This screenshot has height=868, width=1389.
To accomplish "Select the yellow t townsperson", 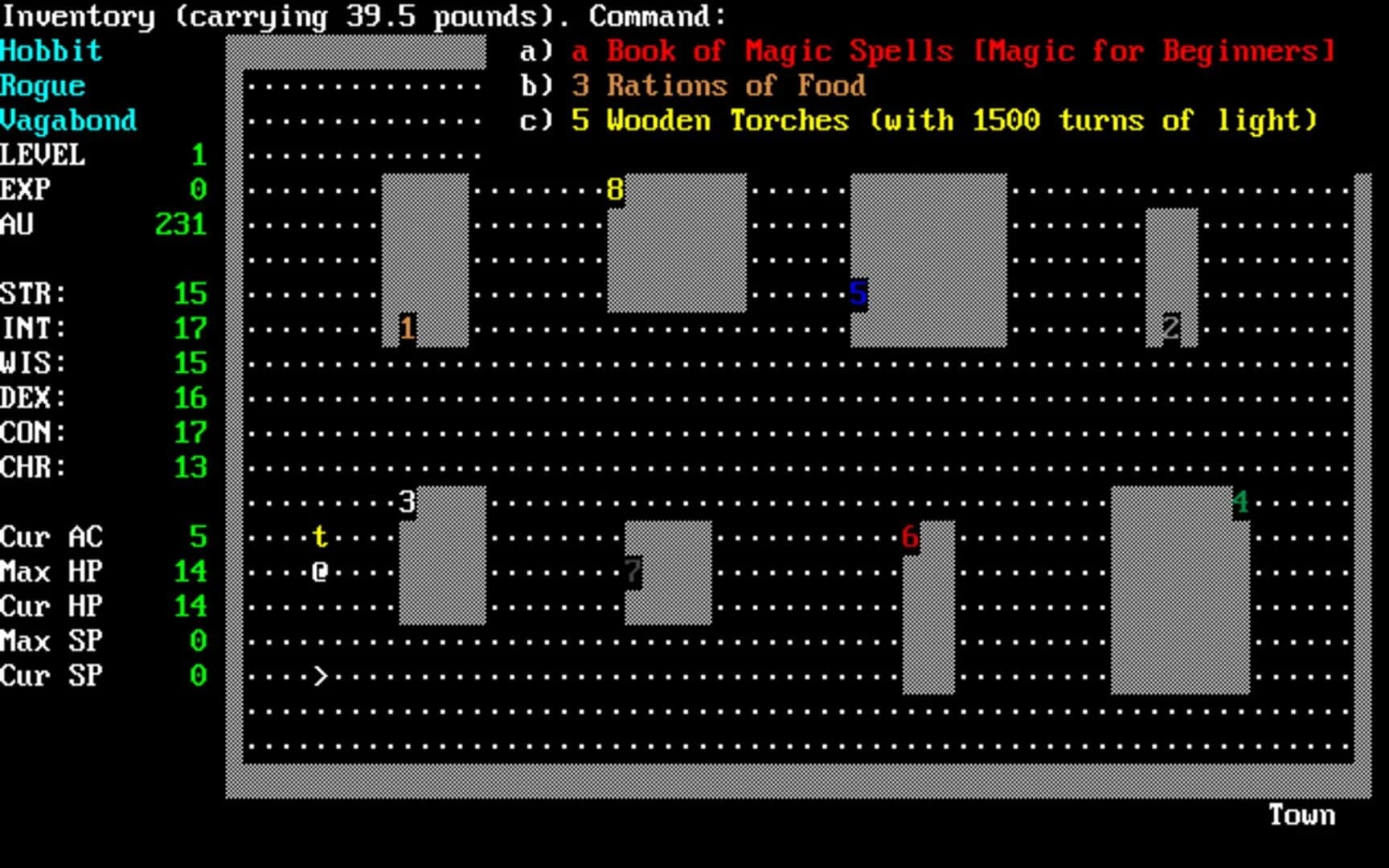I will click(x=319, y=536).
